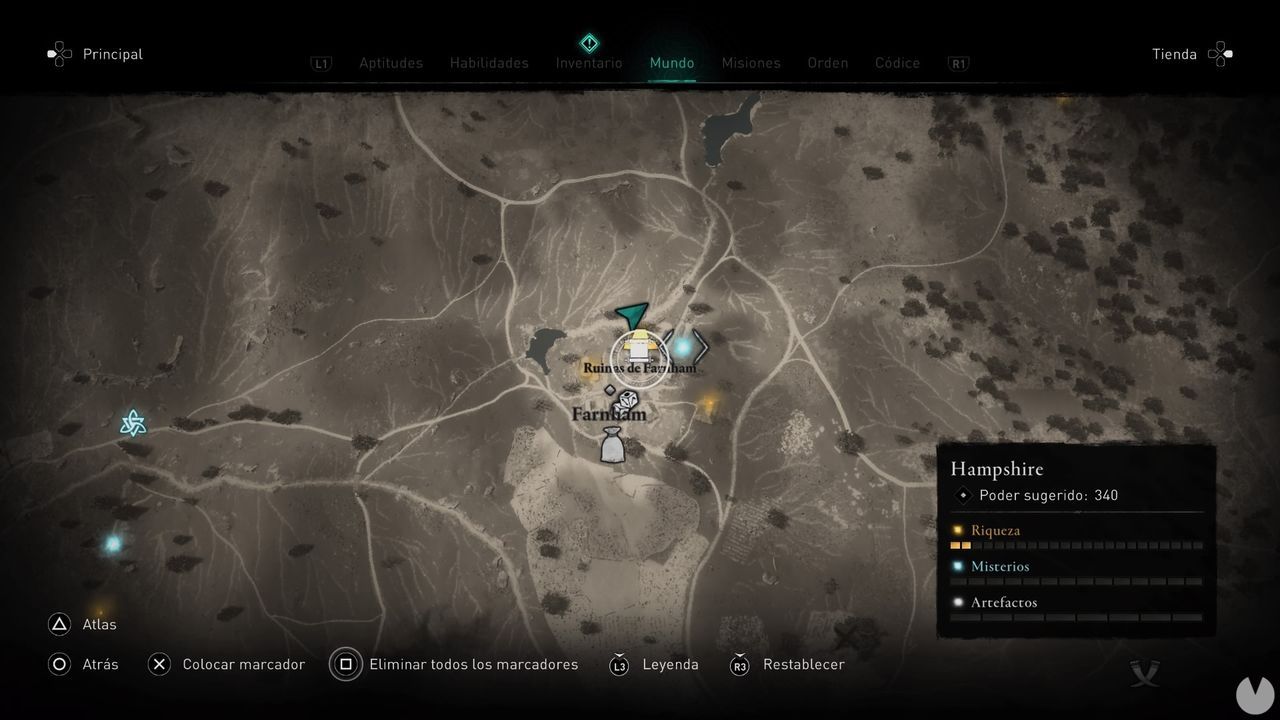
Task: Click the Riqueza progress bar in Hampshire panel
Action: click(x=1075, y=545)
